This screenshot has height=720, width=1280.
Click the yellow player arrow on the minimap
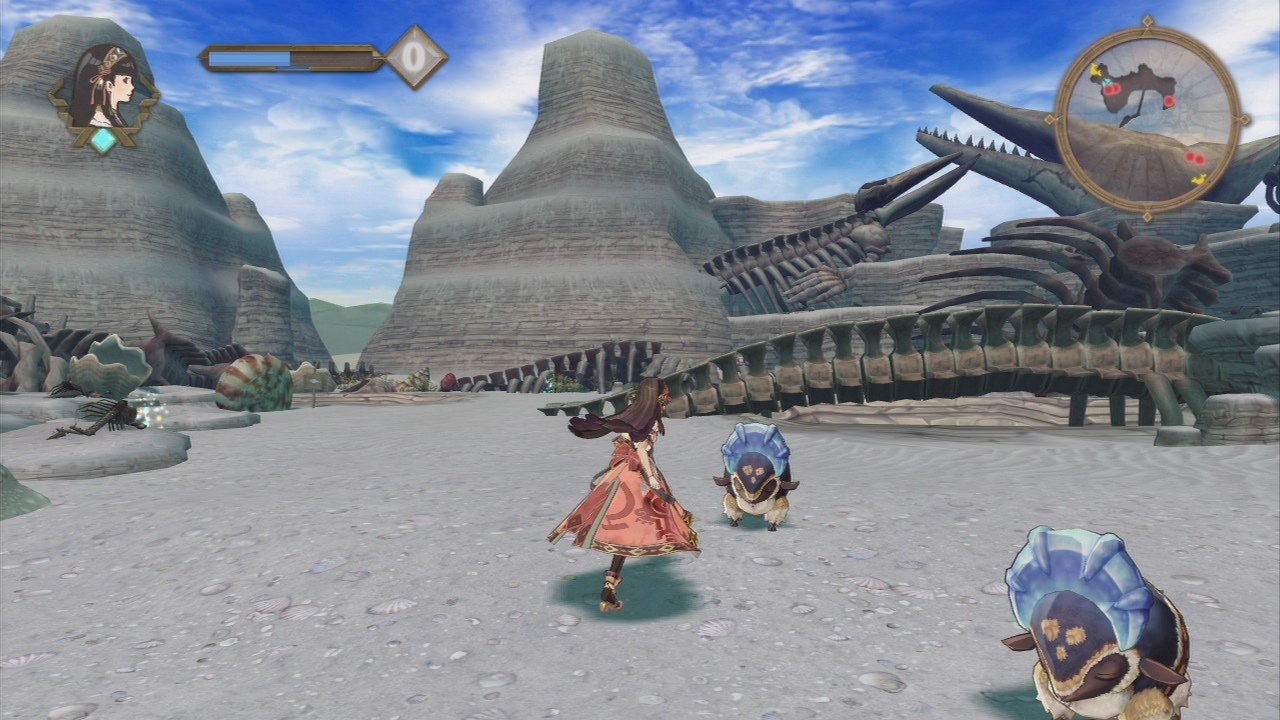1096,70
